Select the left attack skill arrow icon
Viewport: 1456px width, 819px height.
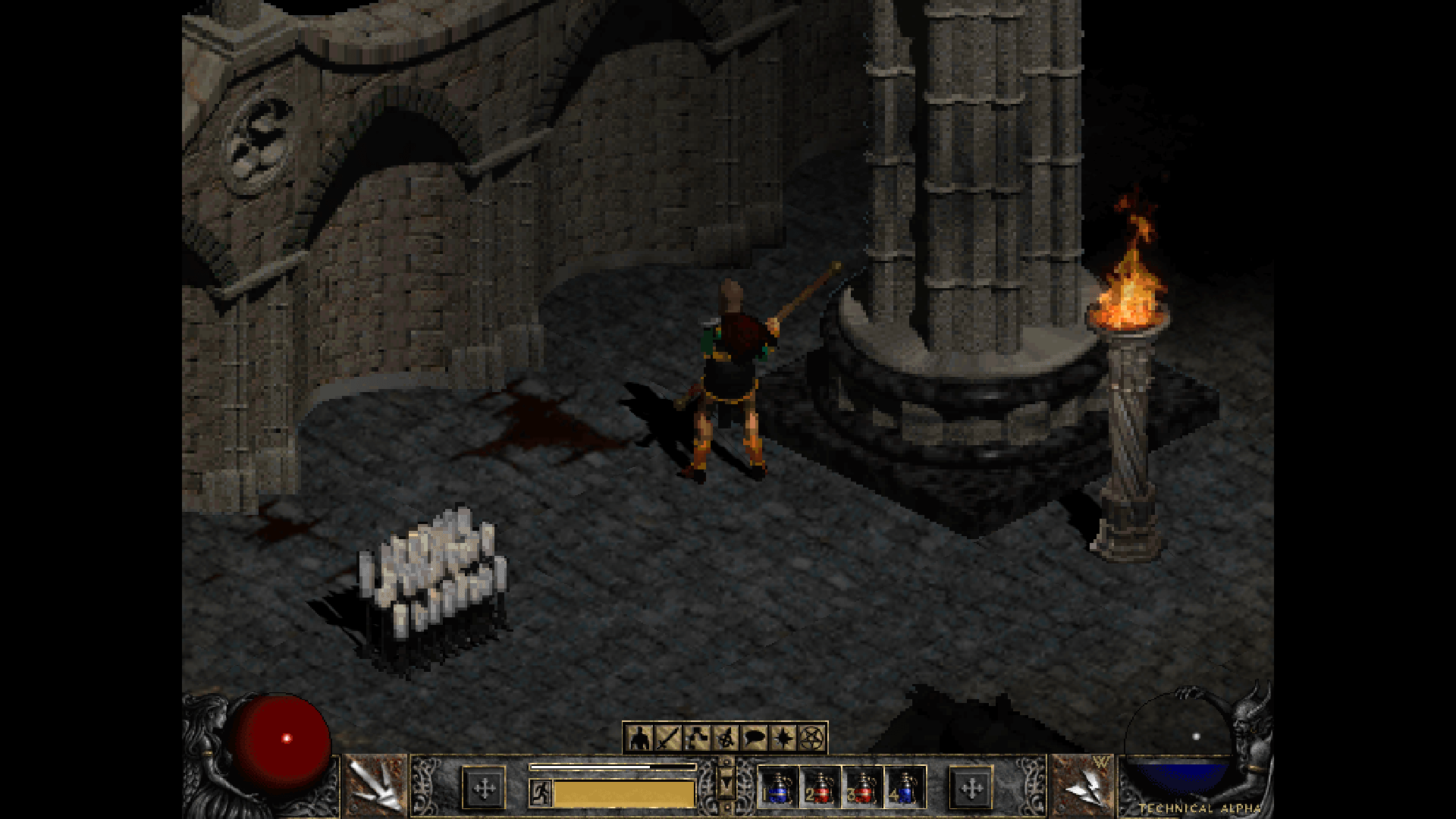(377, 786)
